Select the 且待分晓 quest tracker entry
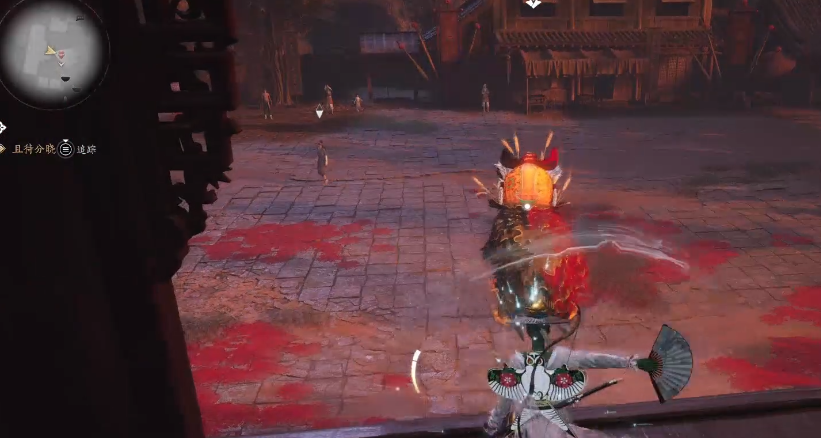Image resolution: width=821 pixels, height=438 pixels. tap(33, 149)
